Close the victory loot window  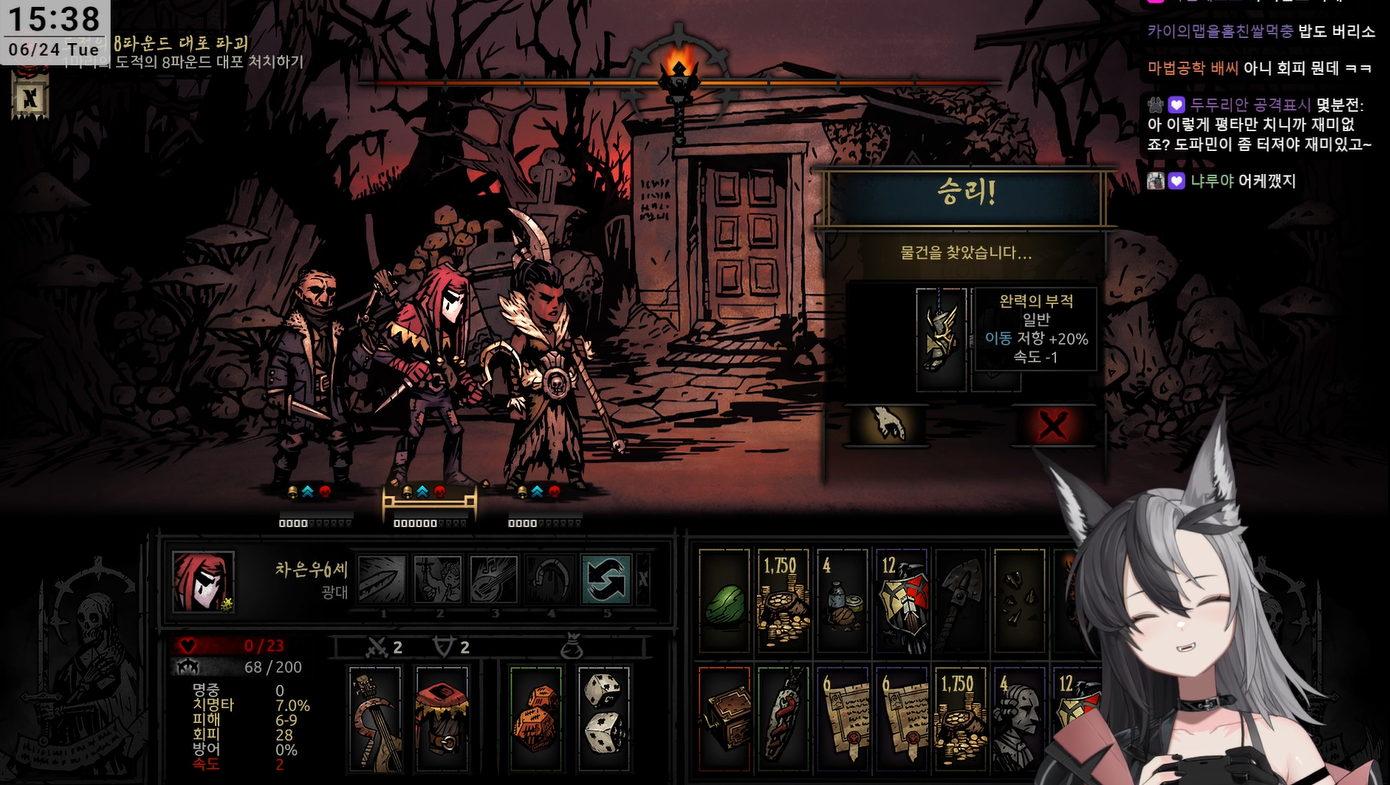pos(1052,426)
